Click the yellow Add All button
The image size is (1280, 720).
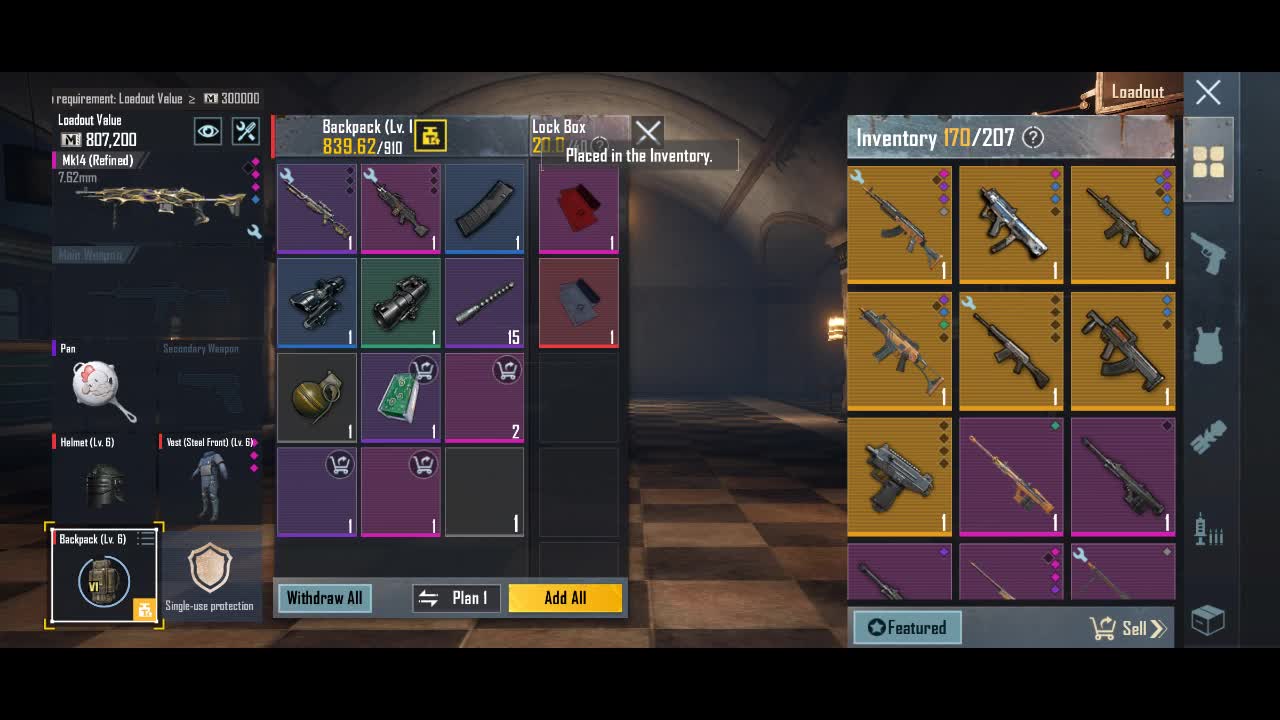click(x=565, y=598)
